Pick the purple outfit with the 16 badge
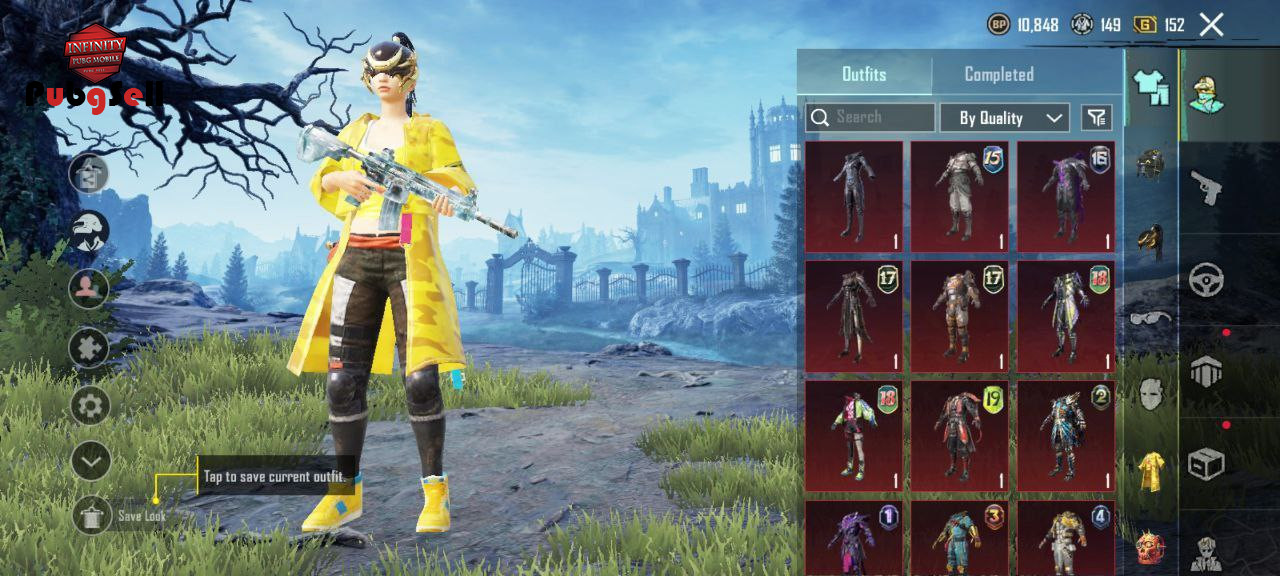This screenshot has height=576, width=1280. tap(1065, 196)
